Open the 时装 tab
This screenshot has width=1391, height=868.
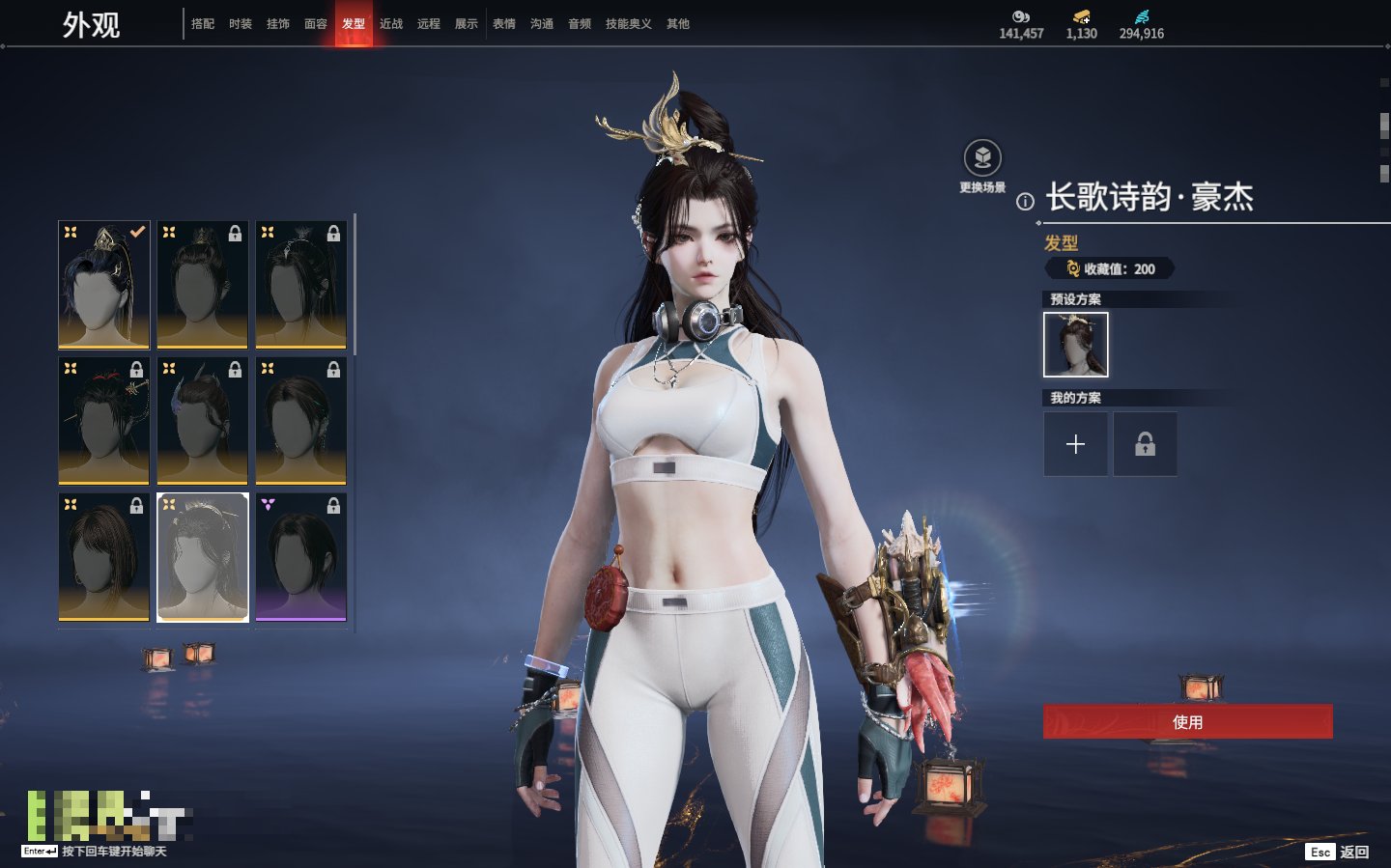(241, 24)
